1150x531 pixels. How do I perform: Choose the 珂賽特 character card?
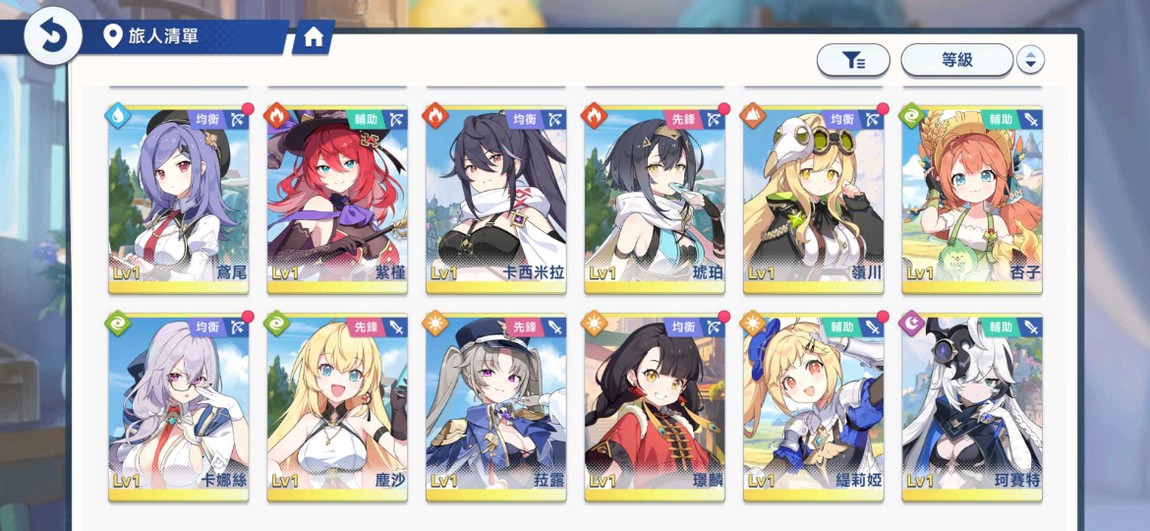(972, 406)
